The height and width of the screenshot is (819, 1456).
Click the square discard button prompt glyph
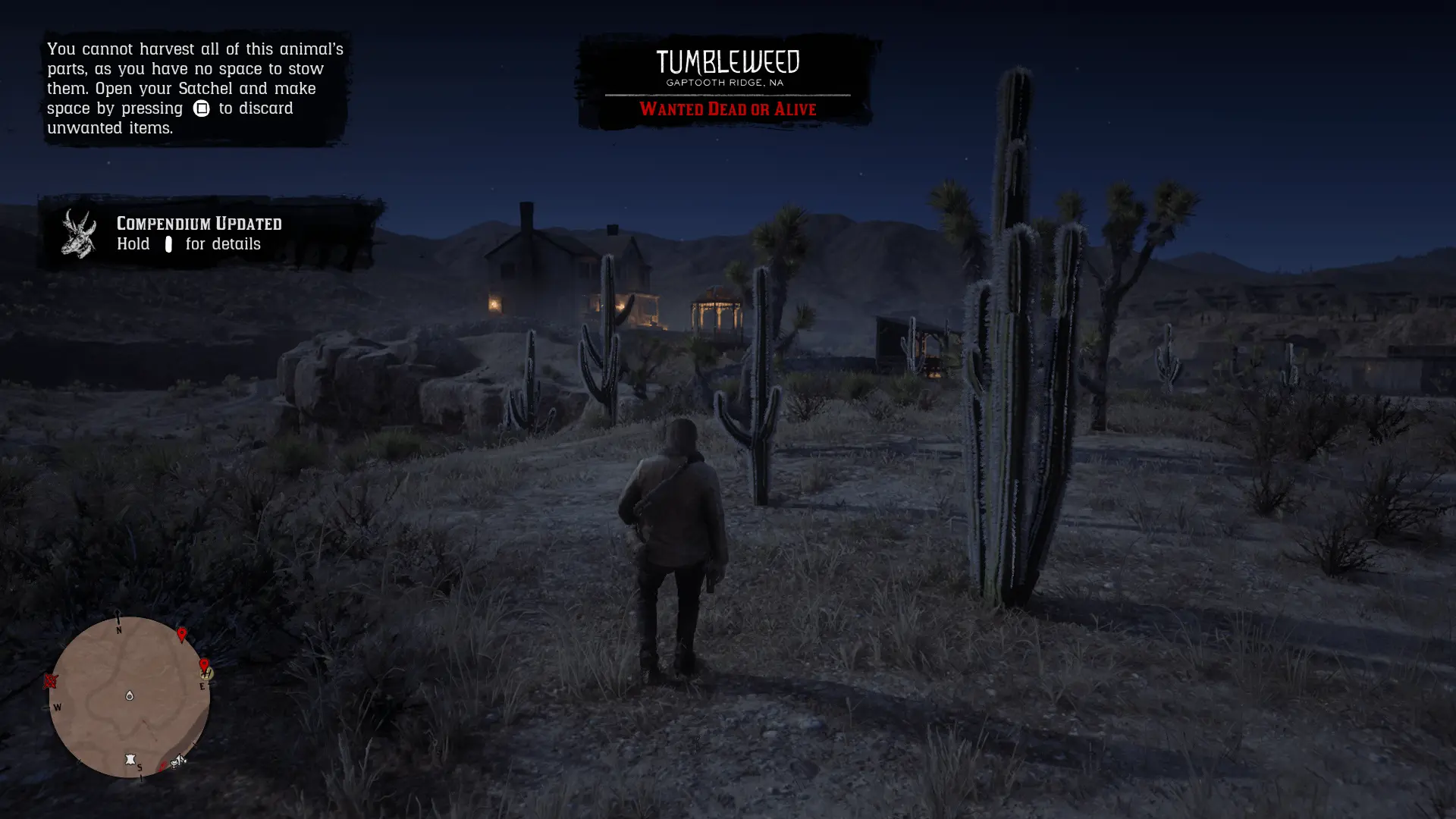[200, 108]
